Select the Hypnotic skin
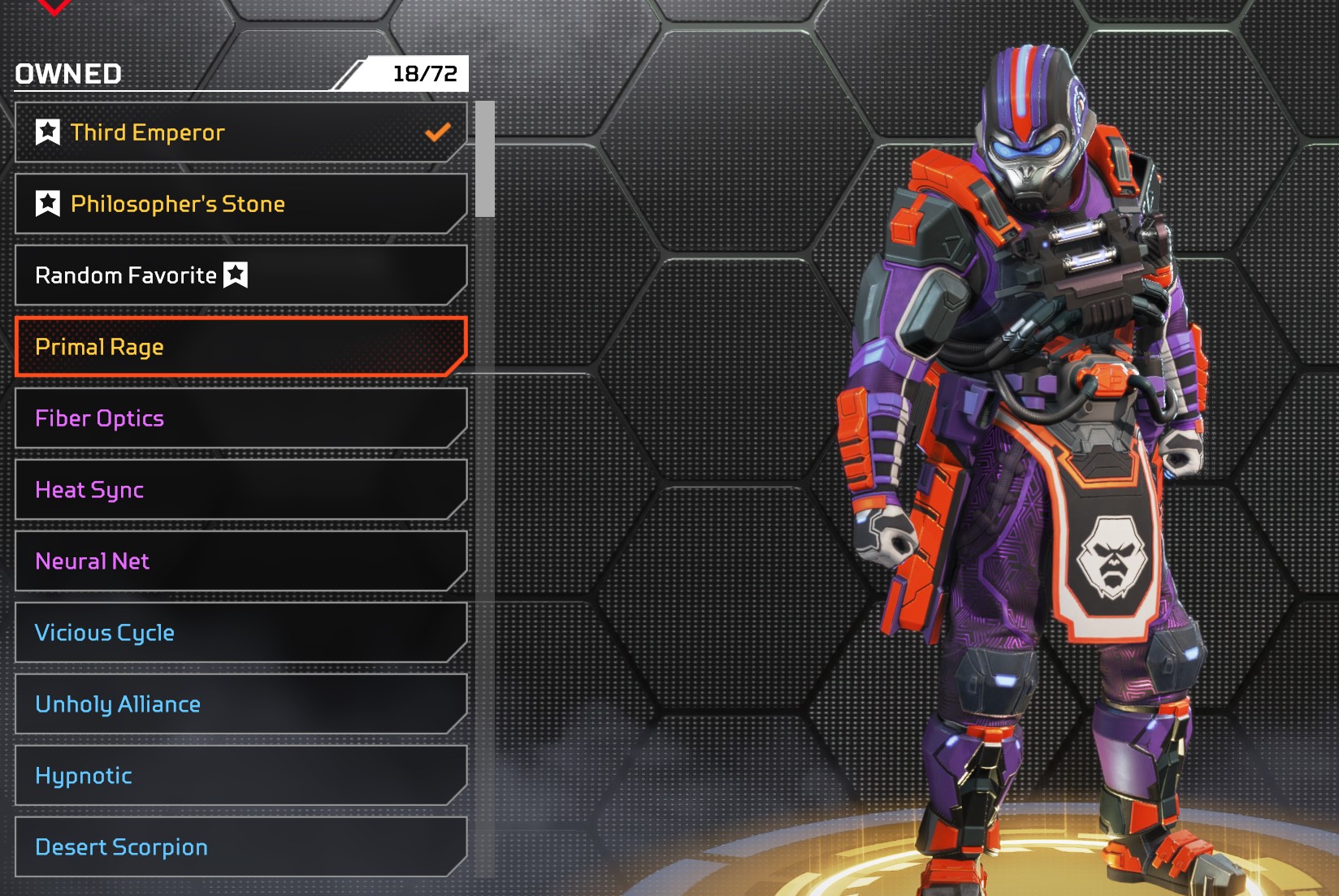This screenshot has width=1339, height=896. [240, 776]
